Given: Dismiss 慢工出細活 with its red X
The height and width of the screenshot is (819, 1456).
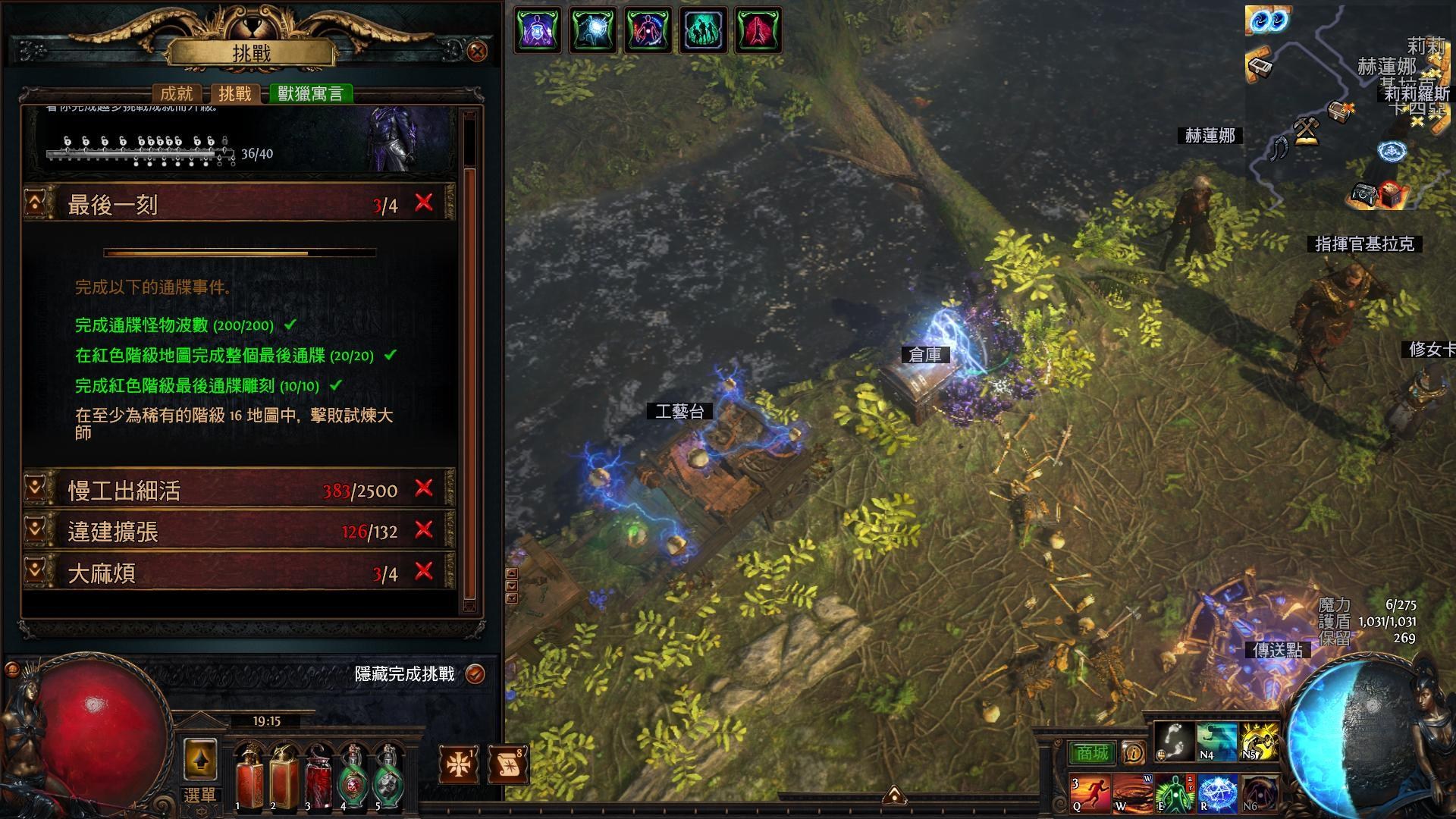Looking at the screenshot, I should point(423,491).
